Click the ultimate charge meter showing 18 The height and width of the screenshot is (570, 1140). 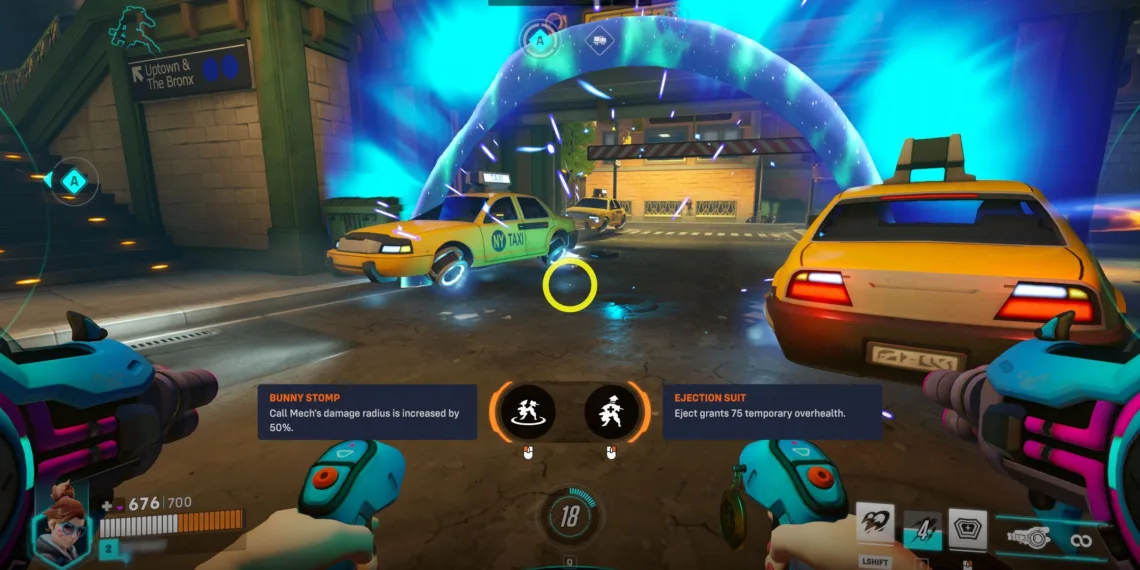coord(569,517)
